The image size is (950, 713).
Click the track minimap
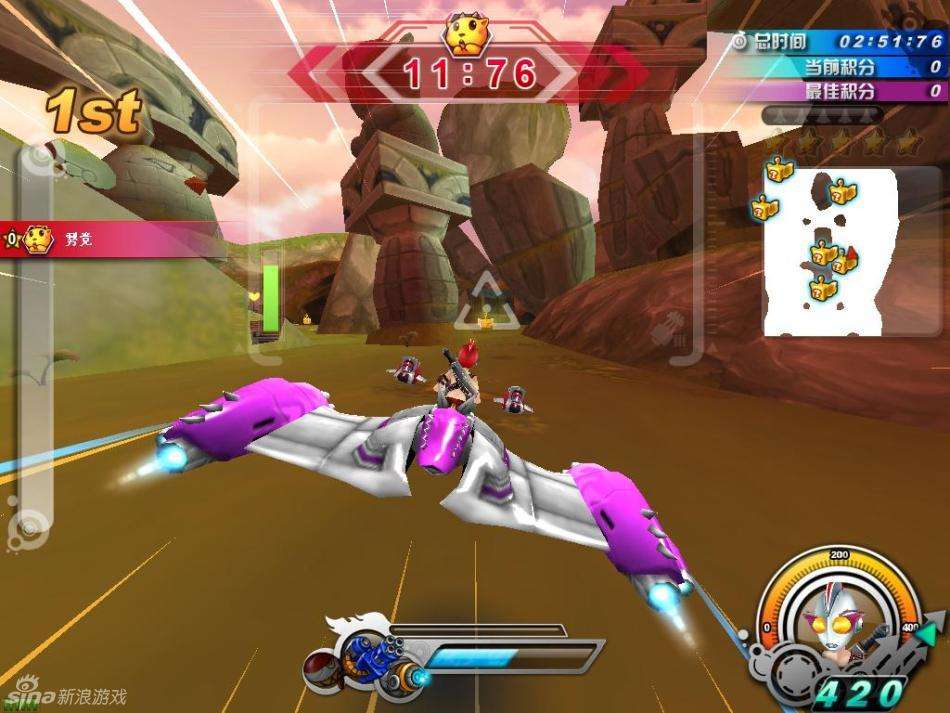point(829,252)
